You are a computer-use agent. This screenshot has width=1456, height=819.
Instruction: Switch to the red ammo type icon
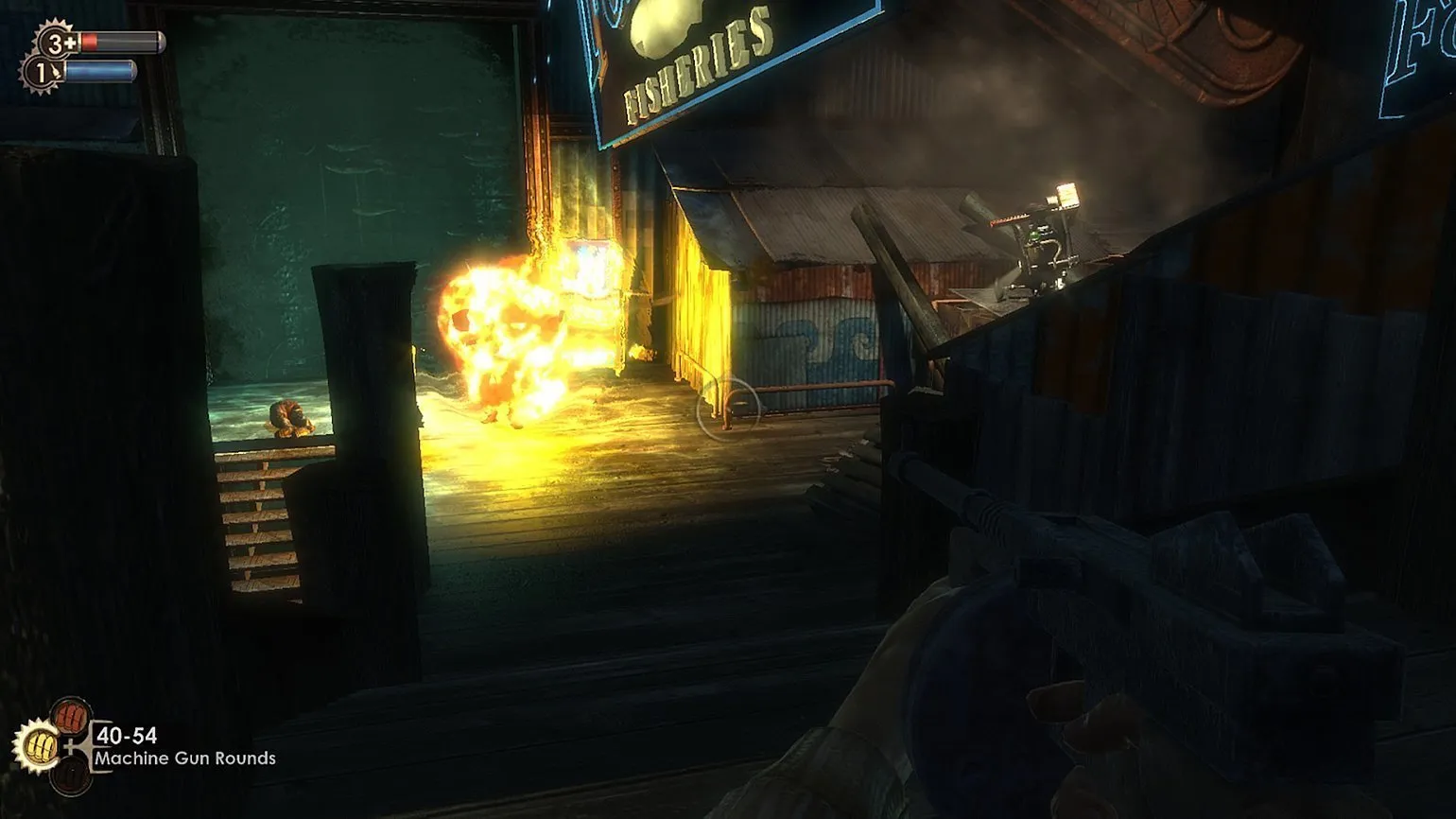pyautogui.click(x=71, y=715)
